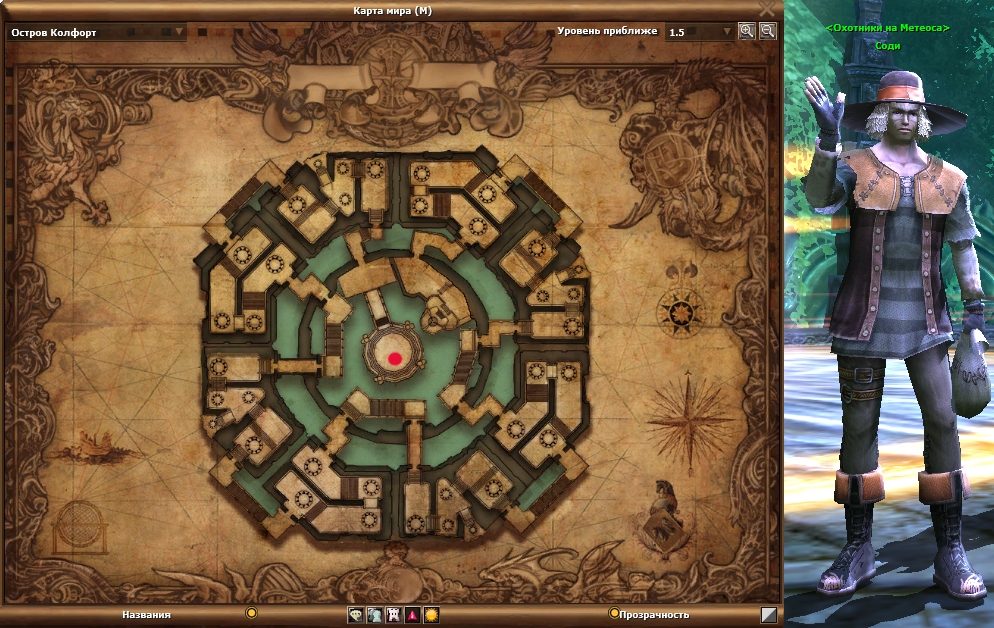Open the Остров Колфорт location dropdown
Screen dimensions: 994x628
point(179,31)
